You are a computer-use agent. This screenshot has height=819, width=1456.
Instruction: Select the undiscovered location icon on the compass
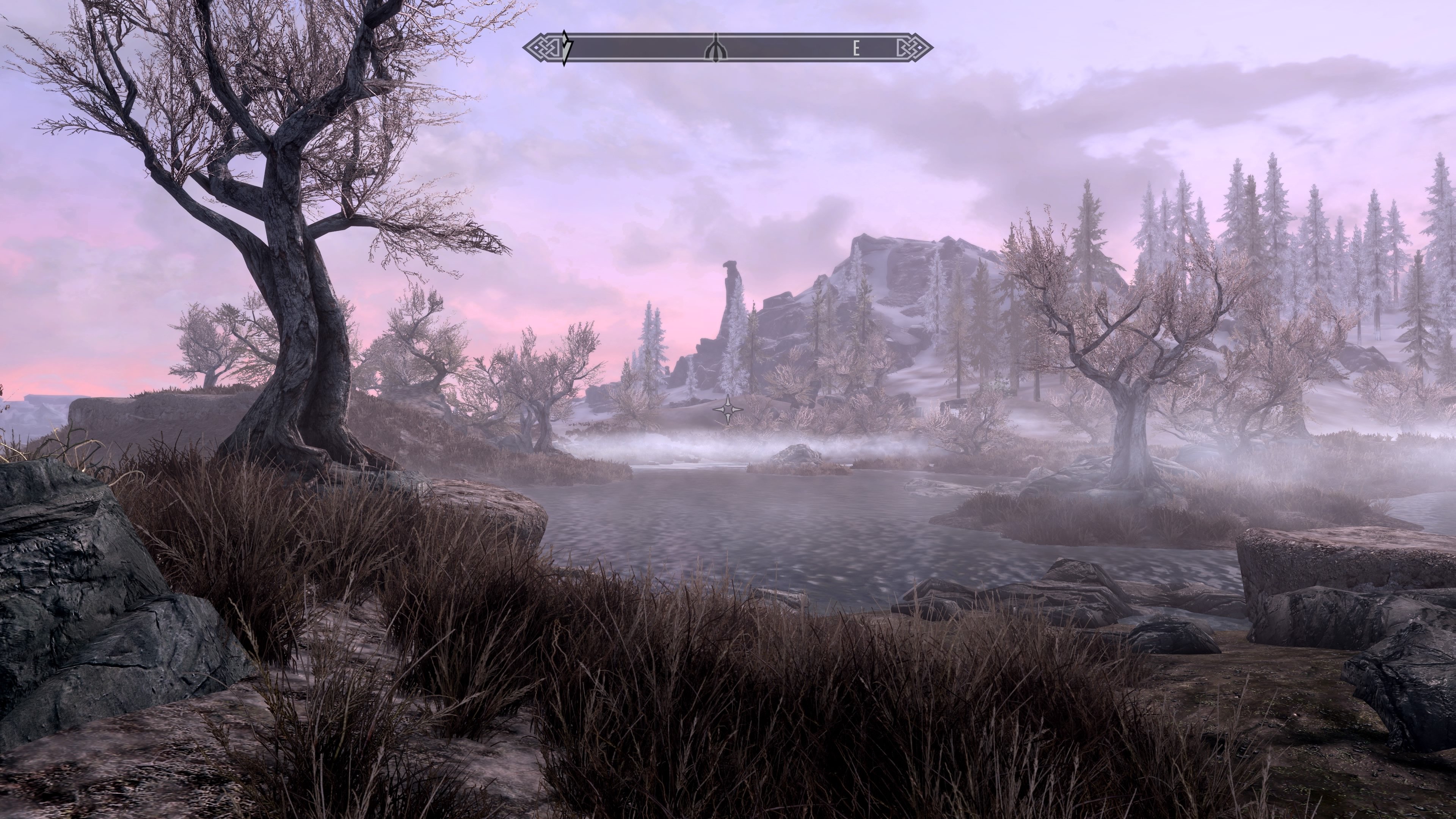715,49
